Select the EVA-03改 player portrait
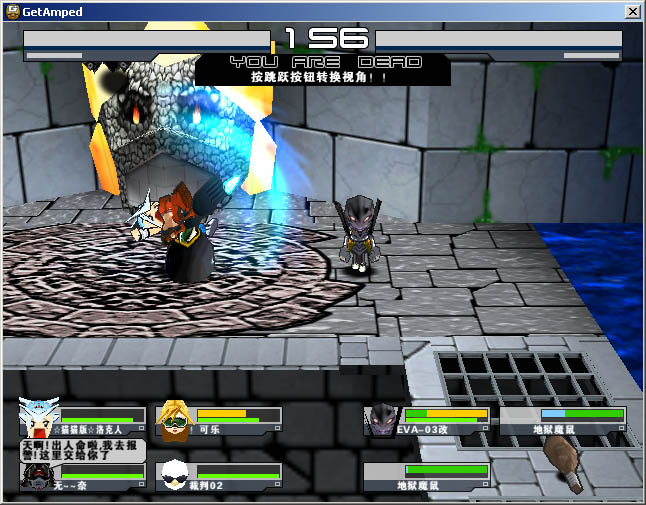Viewport: 646px width, 505px height. pyautogui.click(x=381, y=420)
